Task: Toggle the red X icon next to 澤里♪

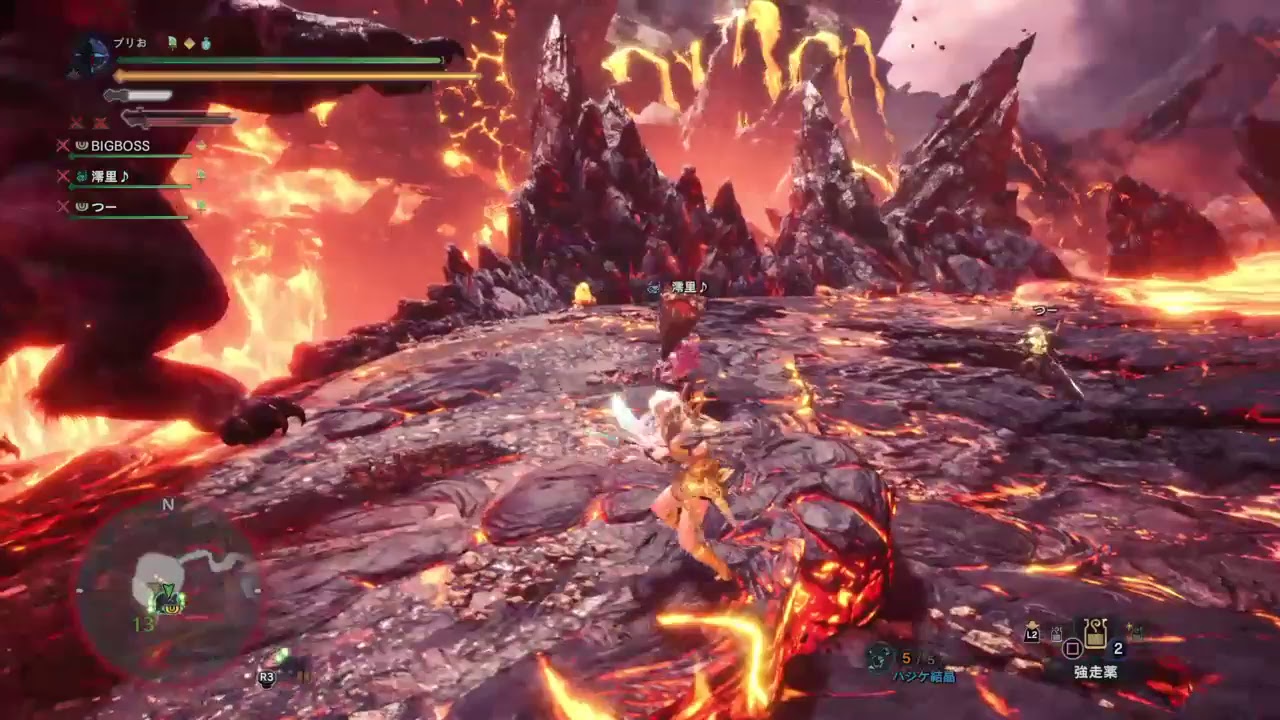Action: (62, 176)
